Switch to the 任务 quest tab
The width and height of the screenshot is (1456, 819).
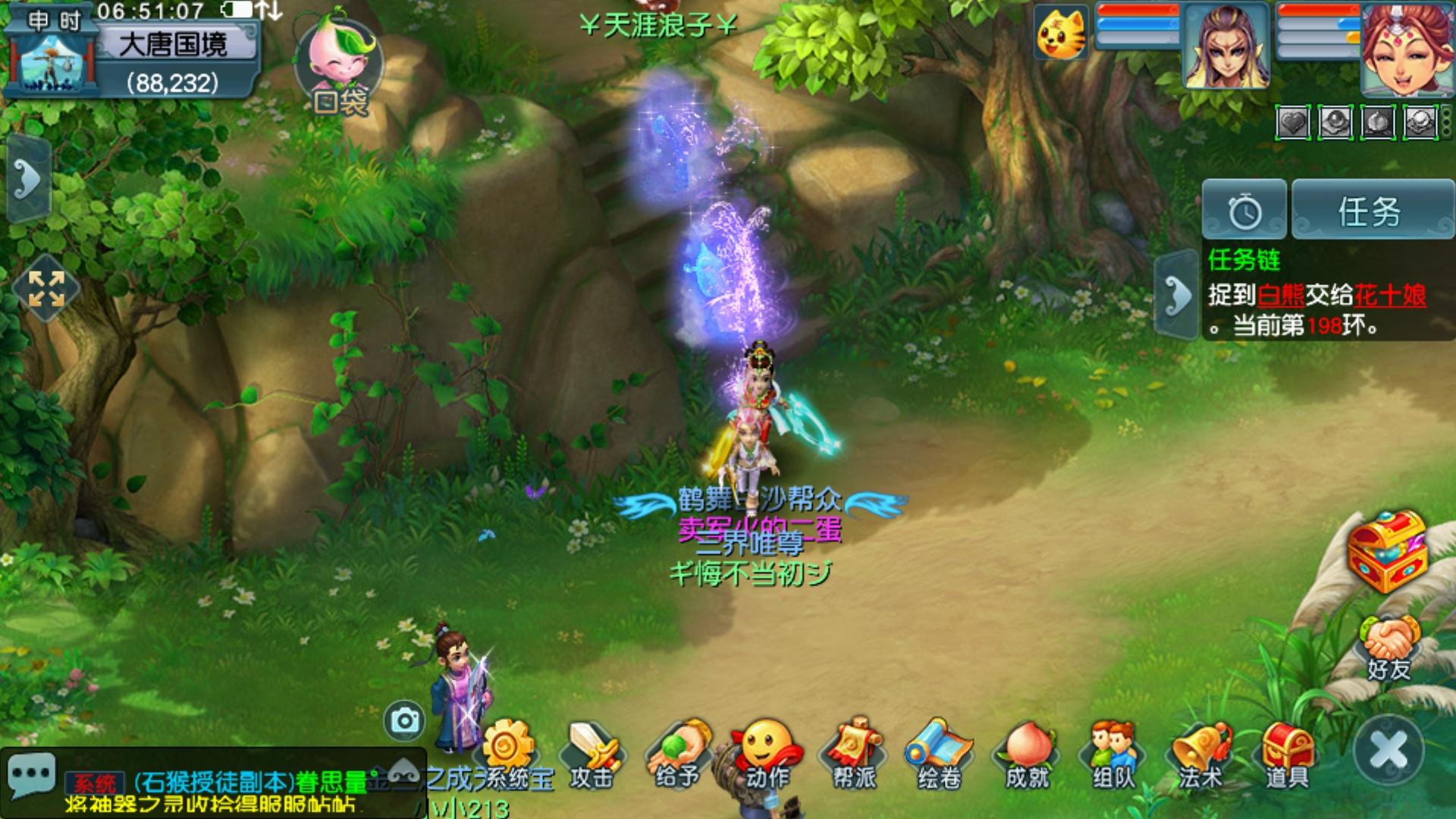tap(1371, 211)
